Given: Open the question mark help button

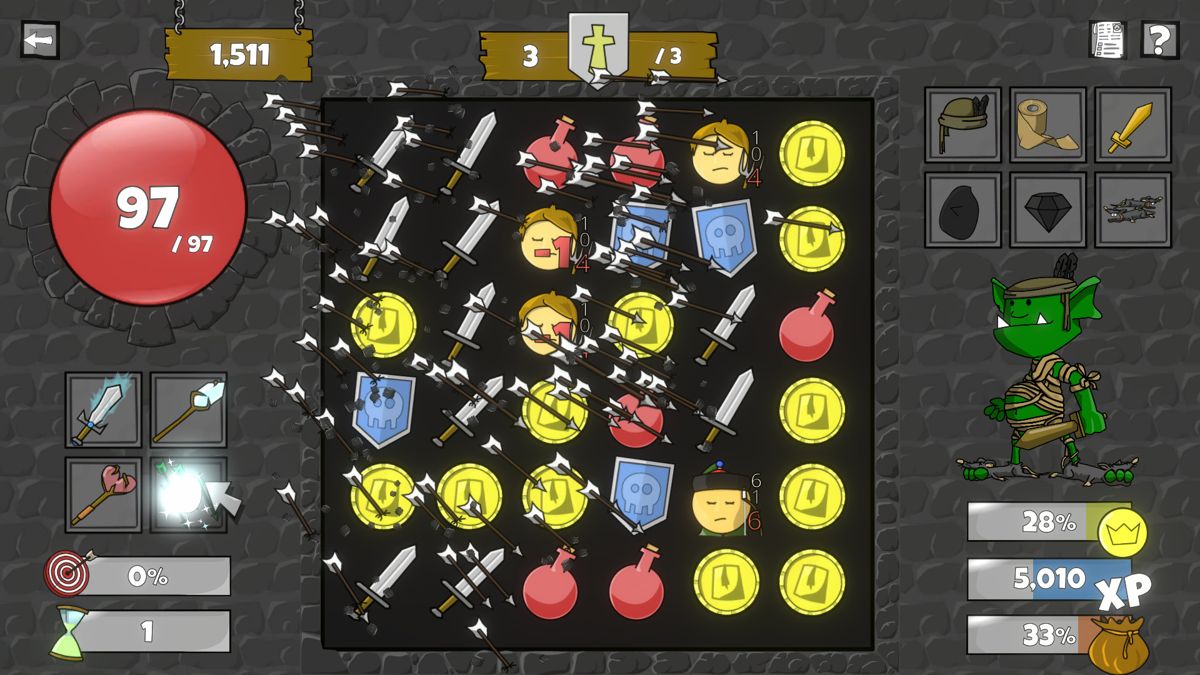Looking at the screenshot, I should click(1159, 40).
